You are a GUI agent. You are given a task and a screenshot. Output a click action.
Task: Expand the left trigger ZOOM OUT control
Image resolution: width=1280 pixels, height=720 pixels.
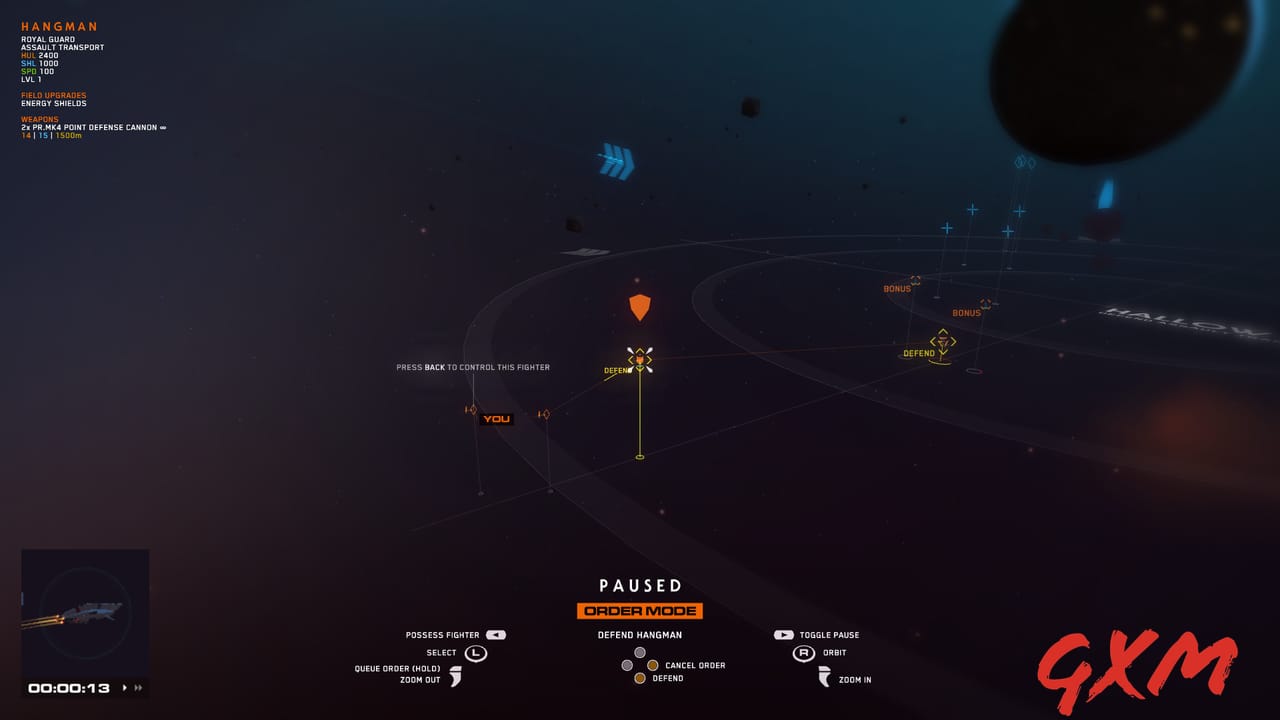(458, 676)
